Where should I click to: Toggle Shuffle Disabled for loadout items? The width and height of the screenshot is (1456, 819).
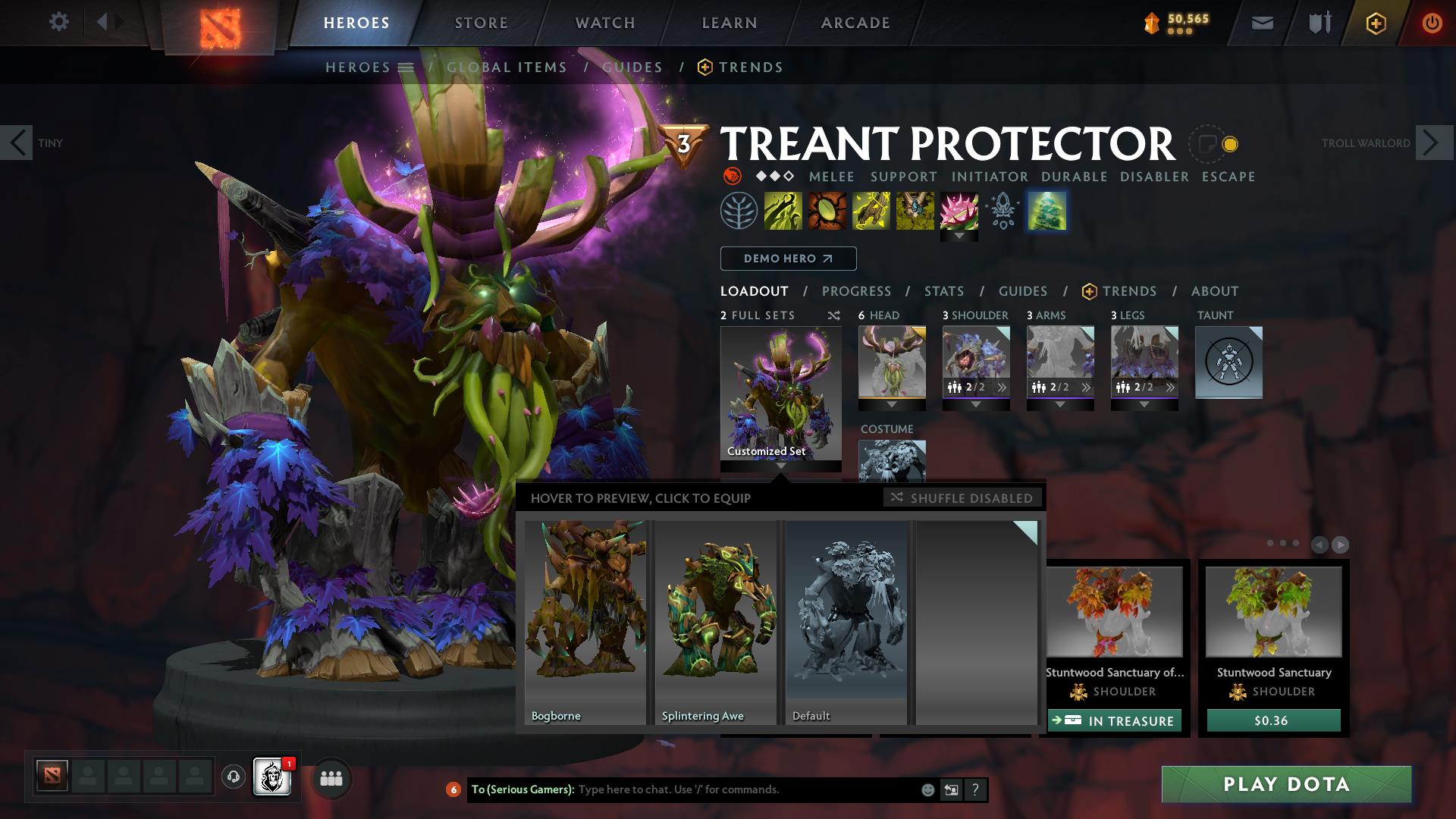pyautogui.click(x=963, y=498)
